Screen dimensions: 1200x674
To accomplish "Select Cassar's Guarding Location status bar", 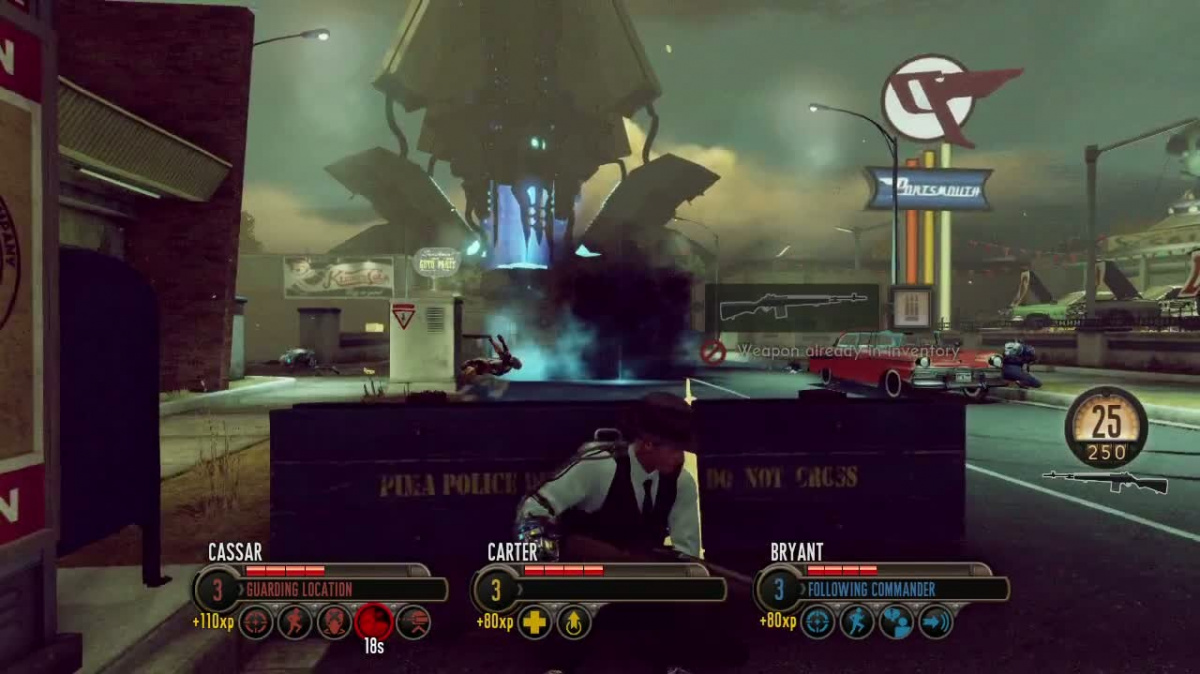I will tap(340, 589).
